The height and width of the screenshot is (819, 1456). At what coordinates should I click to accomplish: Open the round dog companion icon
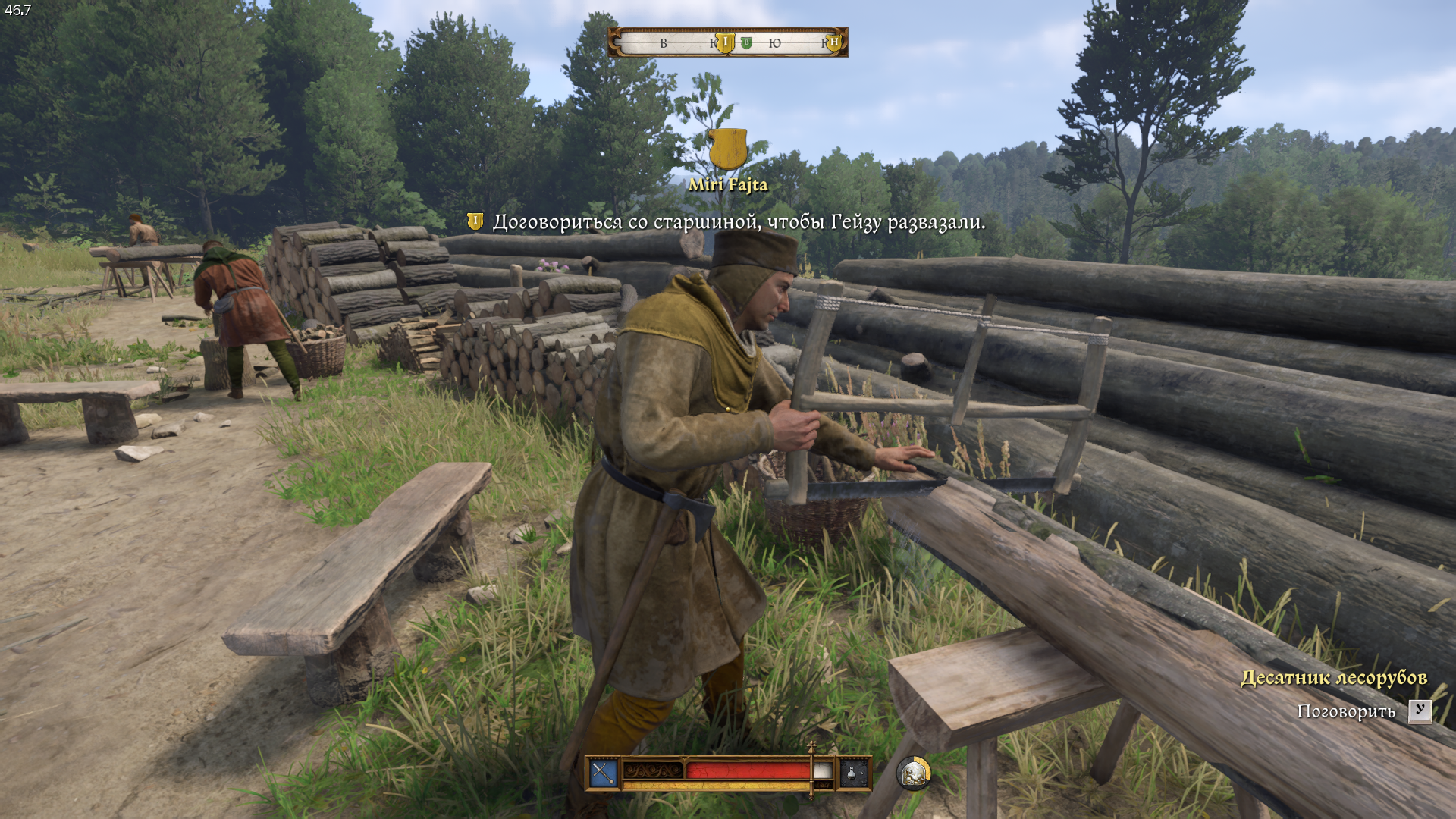pyautogui.click(x=914, y=773)
